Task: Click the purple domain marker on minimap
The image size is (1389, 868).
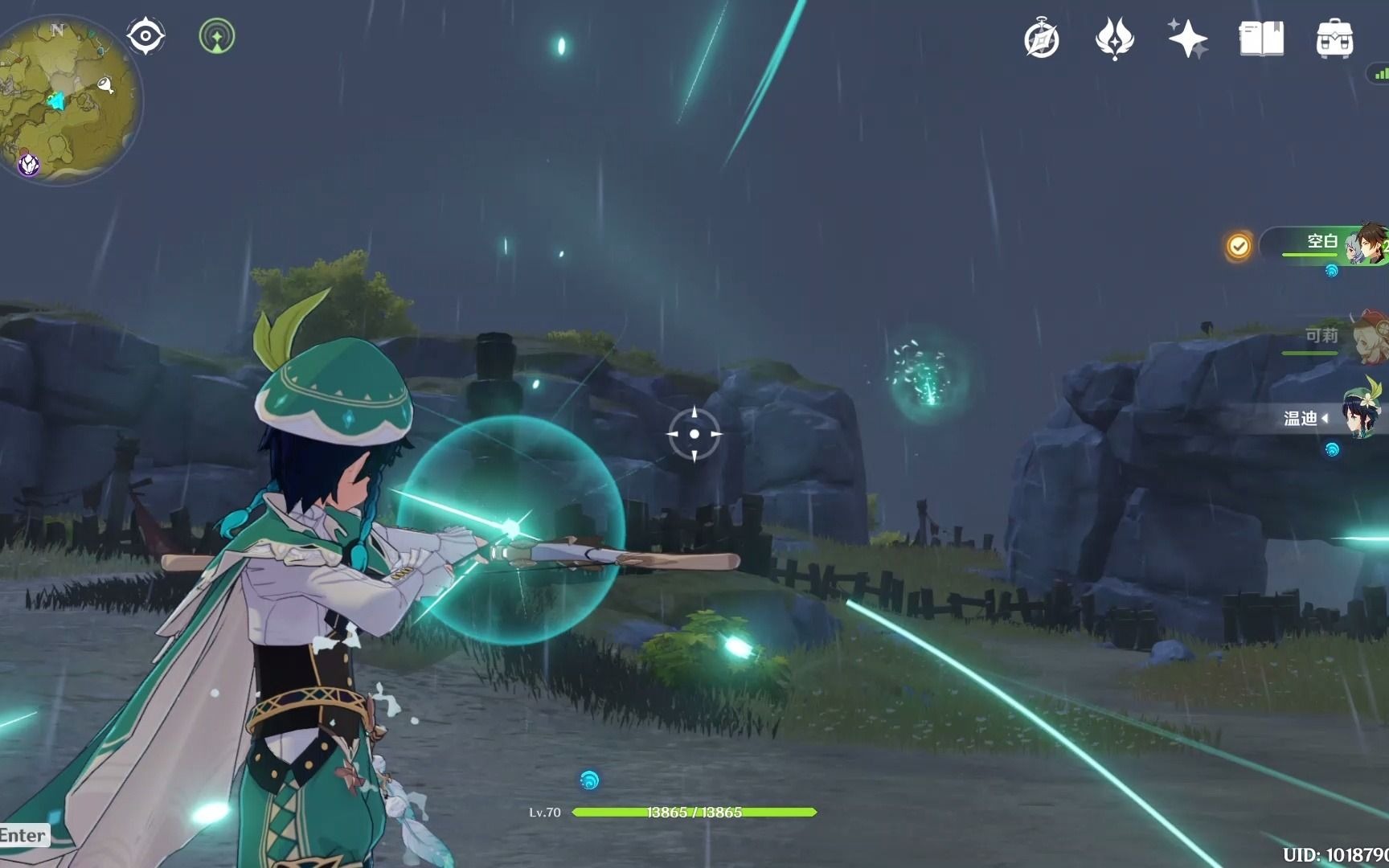Action: coord(30,165)
